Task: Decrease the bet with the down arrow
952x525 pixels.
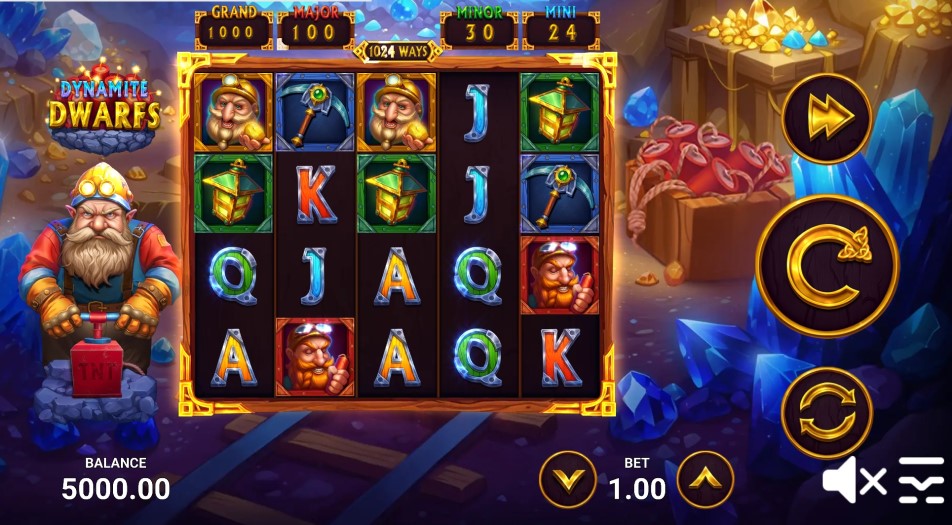Action: pos(568,480)
